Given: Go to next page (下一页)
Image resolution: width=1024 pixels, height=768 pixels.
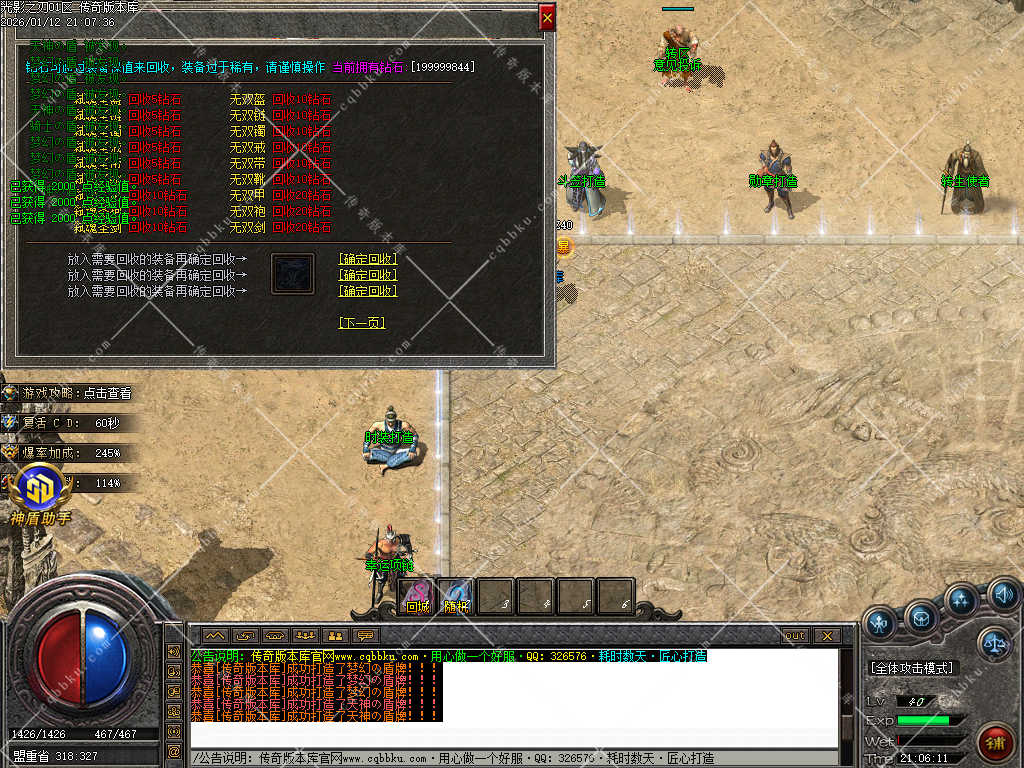Looking at the screenshot, I should tap(362, 323).
